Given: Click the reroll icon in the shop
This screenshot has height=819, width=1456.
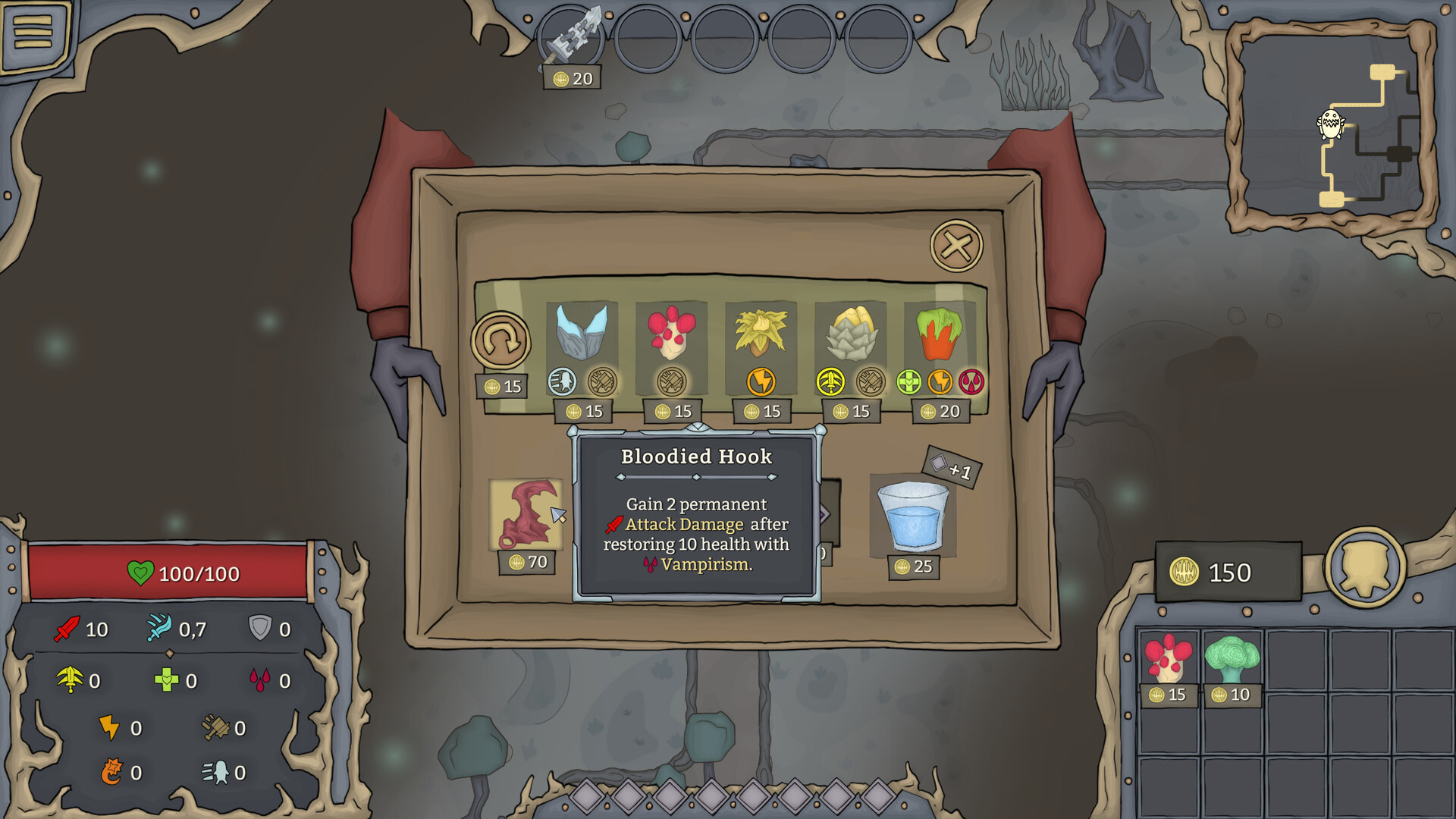Looking at the screenshot, I should (x=503, y=340).
